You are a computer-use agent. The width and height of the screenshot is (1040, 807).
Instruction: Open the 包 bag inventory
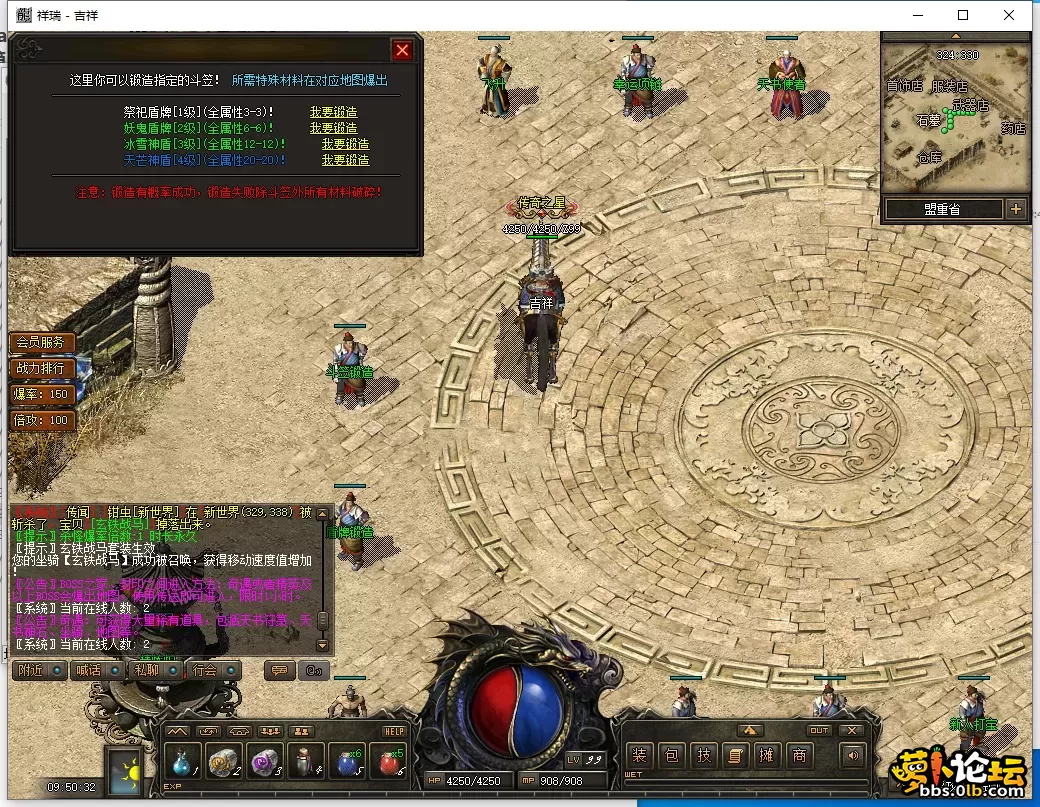pos(671,756)
